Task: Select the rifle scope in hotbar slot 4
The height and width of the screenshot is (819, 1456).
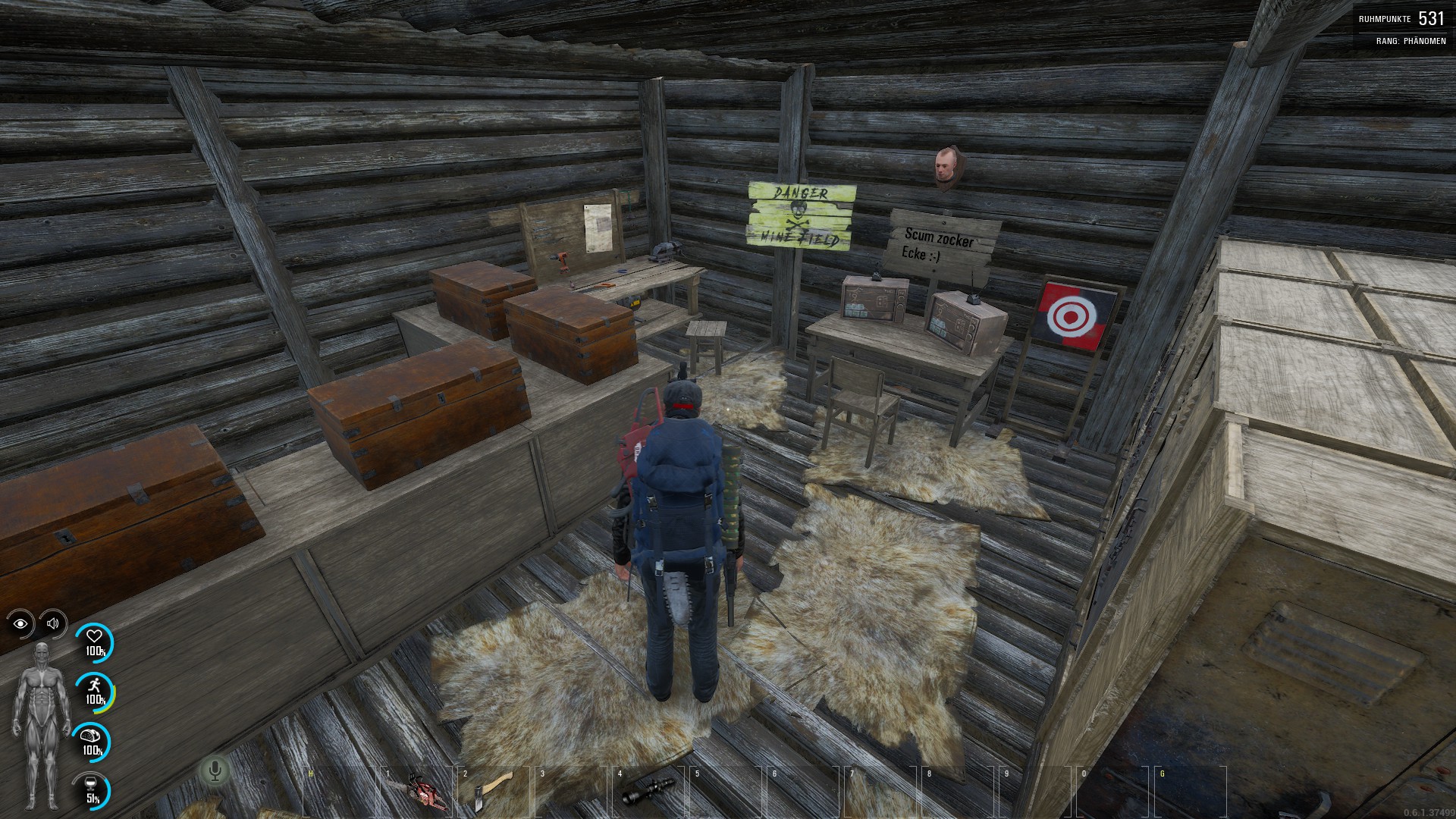Action: pyautogui.click(x=648, y=791)
